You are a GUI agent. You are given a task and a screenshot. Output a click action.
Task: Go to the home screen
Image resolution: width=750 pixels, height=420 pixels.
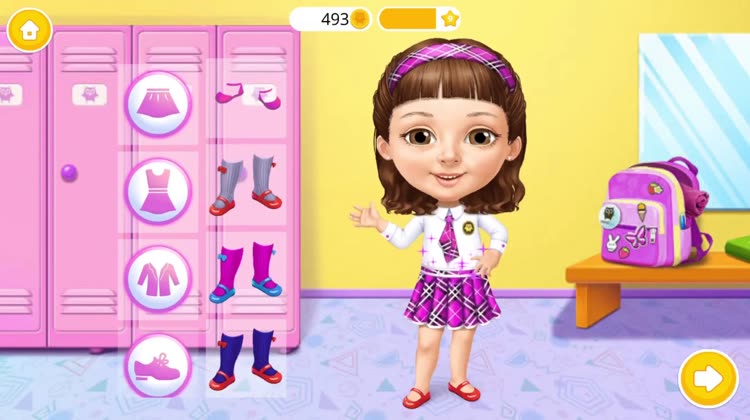[x=29, y=30]
